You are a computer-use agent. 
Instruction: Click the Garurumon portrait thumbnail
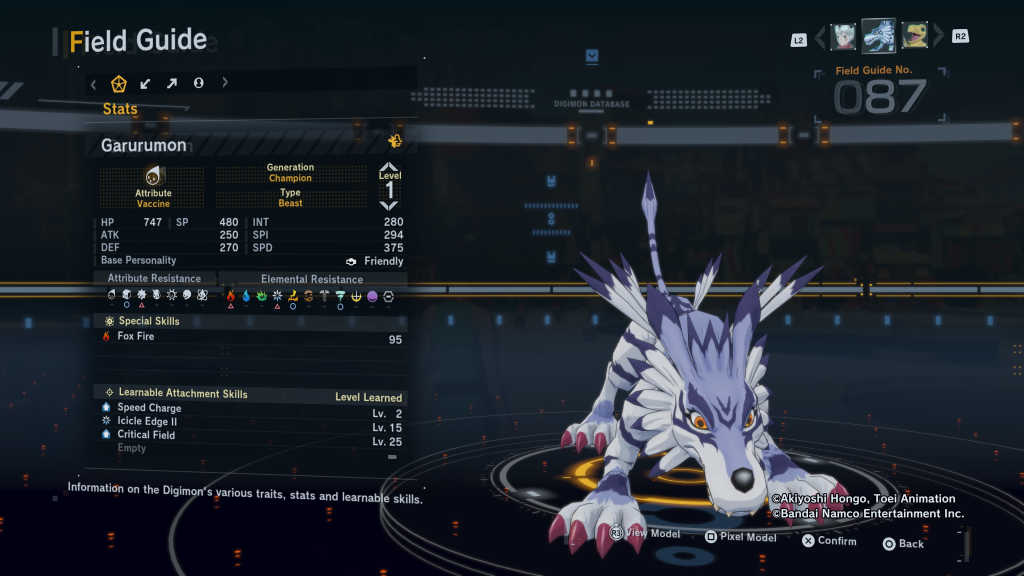tap(878, 36)
